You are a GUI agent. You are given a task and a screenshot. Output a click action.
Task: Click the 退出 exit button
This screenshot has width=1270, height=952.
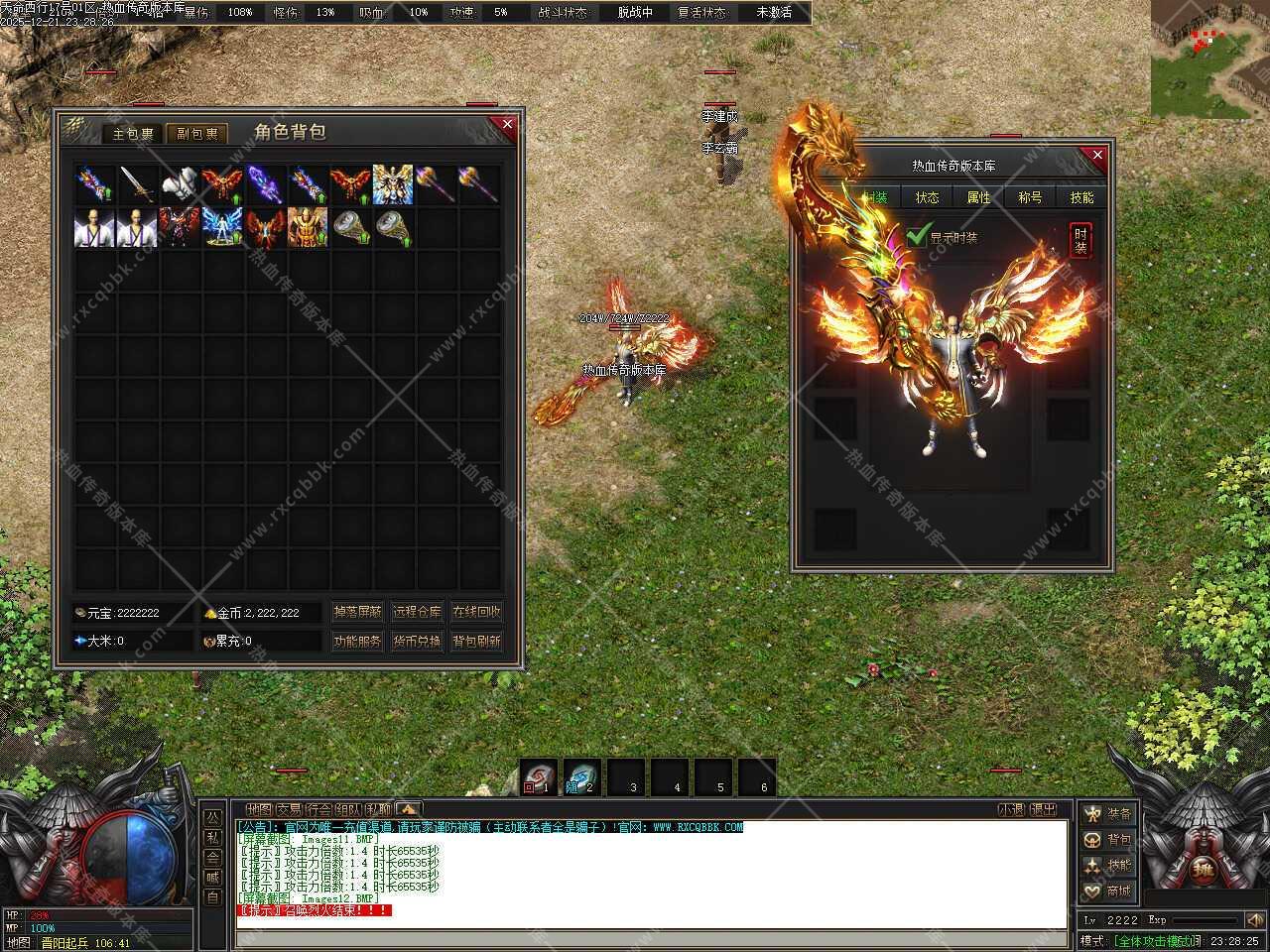(1043, 809)
